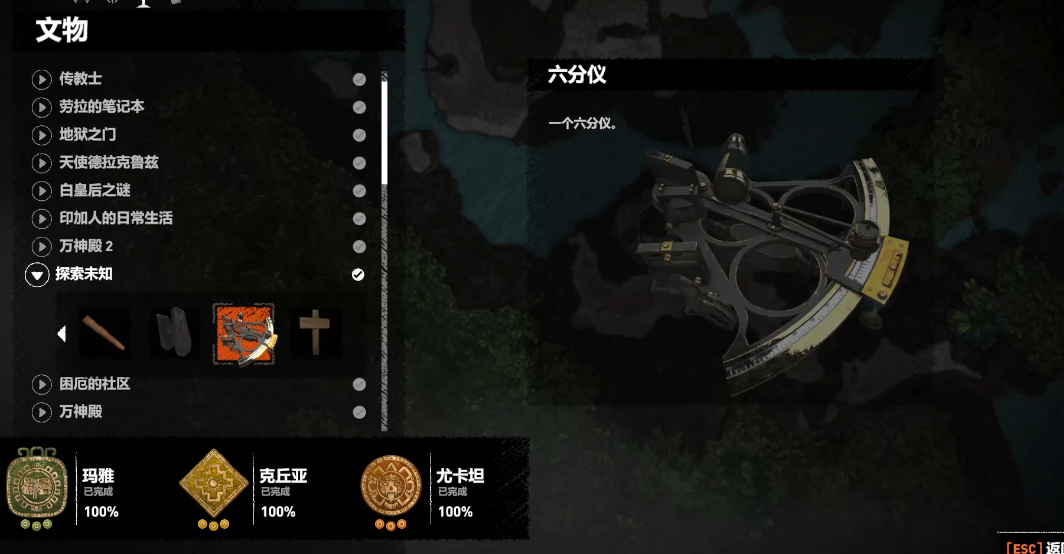
Task: Select the 尤卡坦 round medallion
Action: click(391, 486)
